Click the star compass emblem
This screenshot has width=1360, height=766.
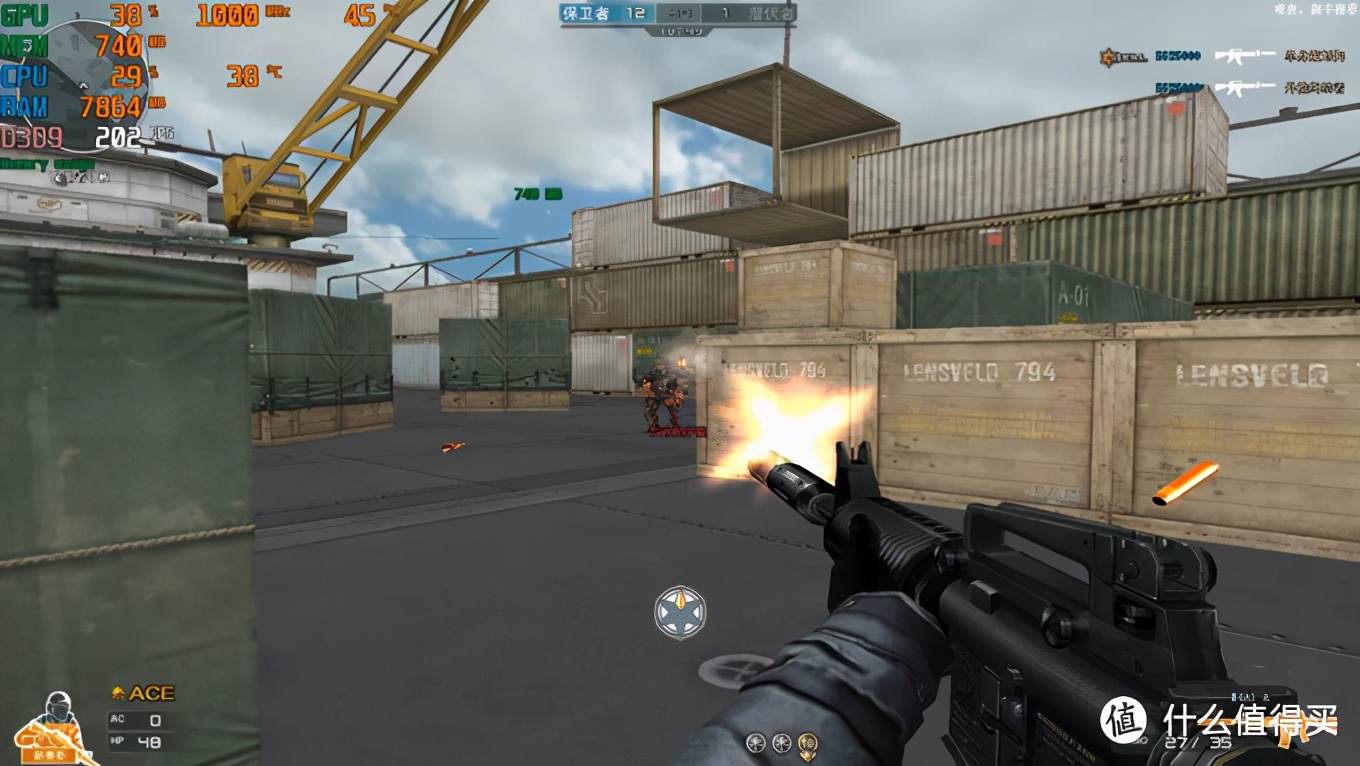[x=680, y=613]
